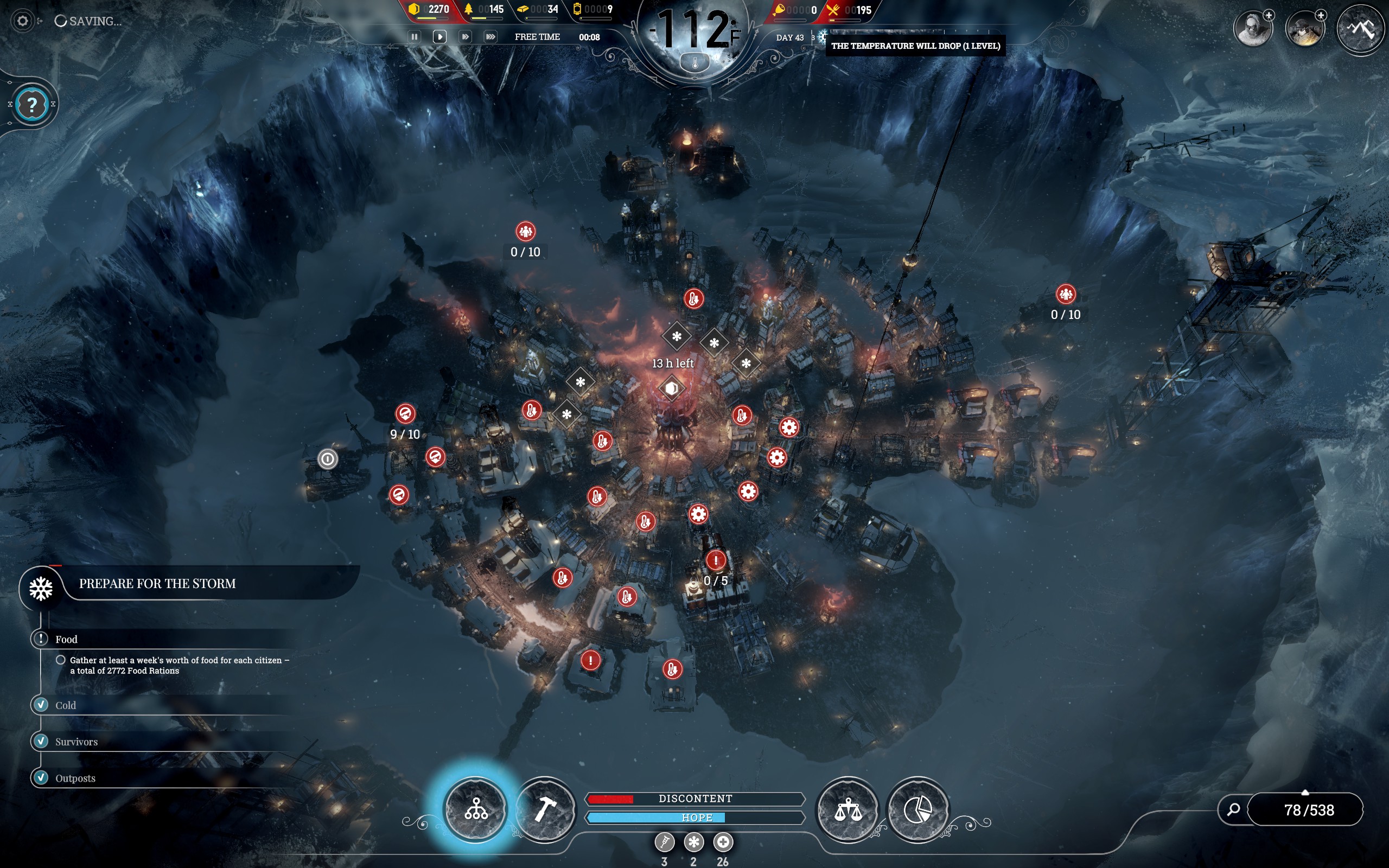Open the Frostland mountain map
The width and height of the screenshot is (1389, 868).
[1360, 28]
